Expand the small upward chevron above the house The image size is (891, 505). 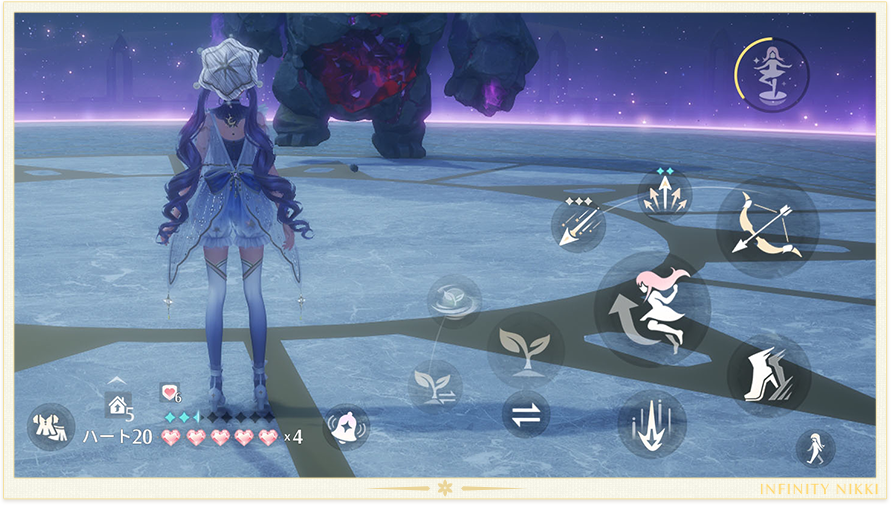(117, 380)
